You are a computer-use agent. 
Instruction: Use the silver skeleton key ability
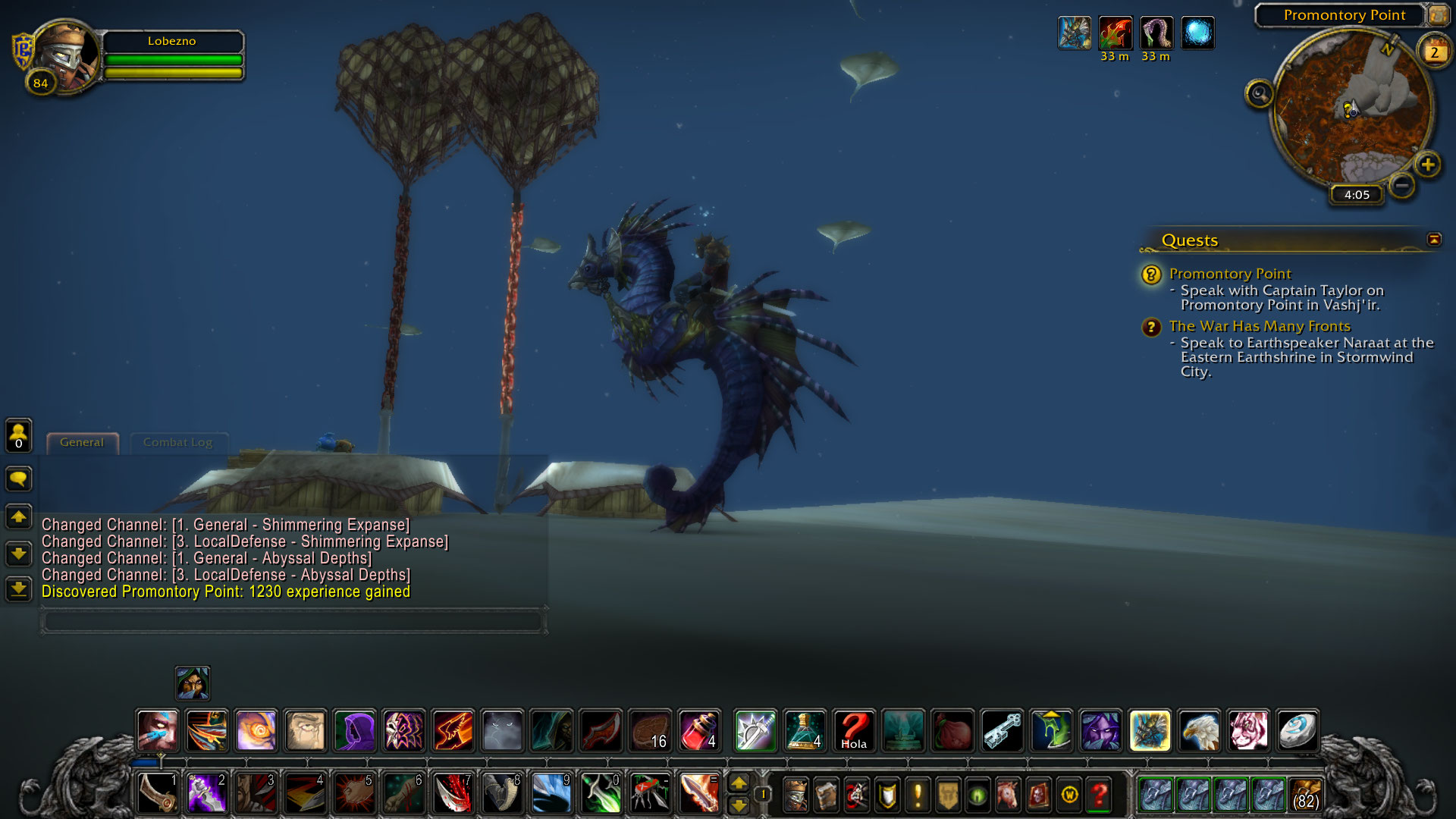pos(1002,731)
